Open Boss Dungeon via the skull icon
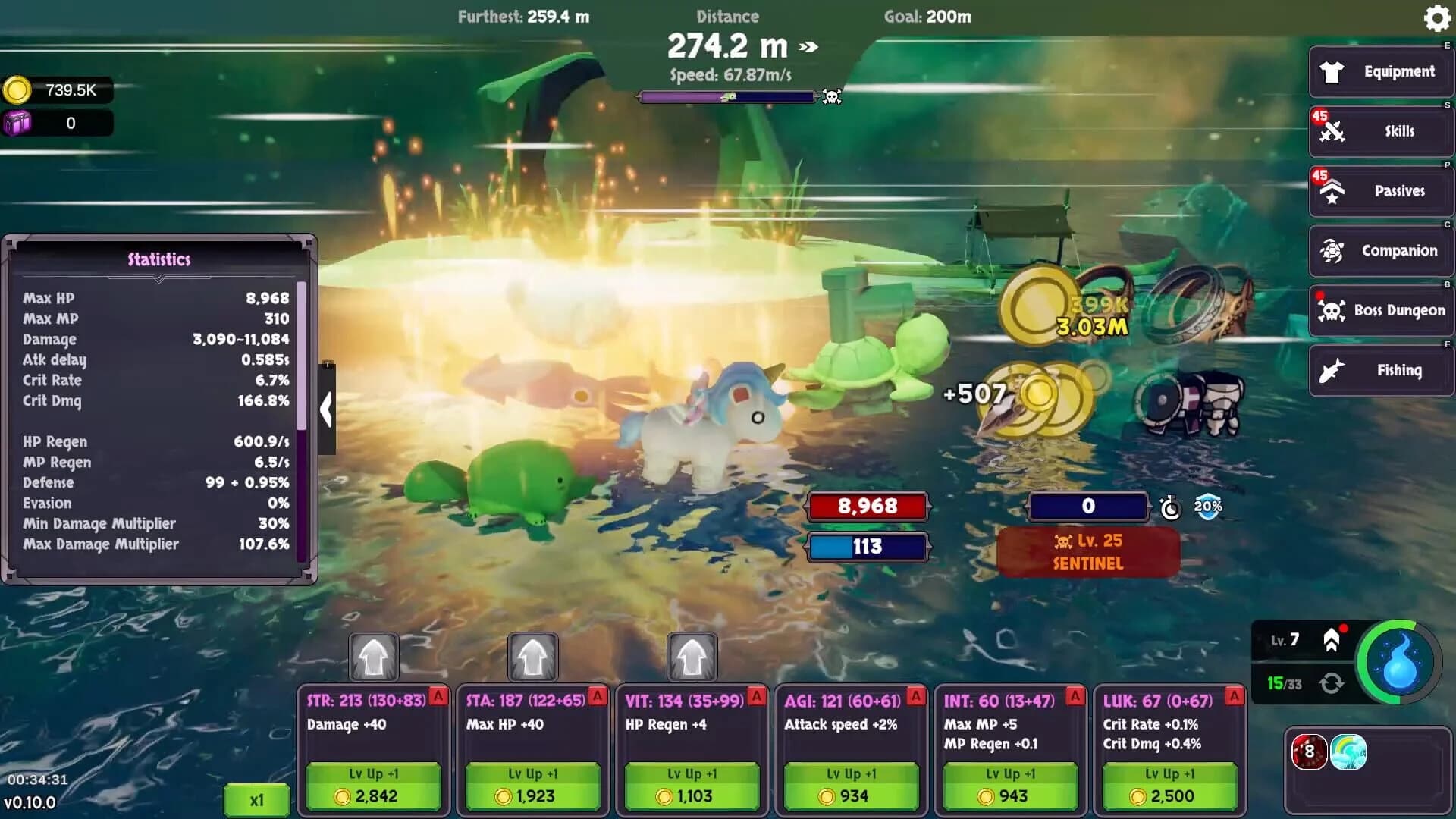1456x819 pixels. 1332,310
